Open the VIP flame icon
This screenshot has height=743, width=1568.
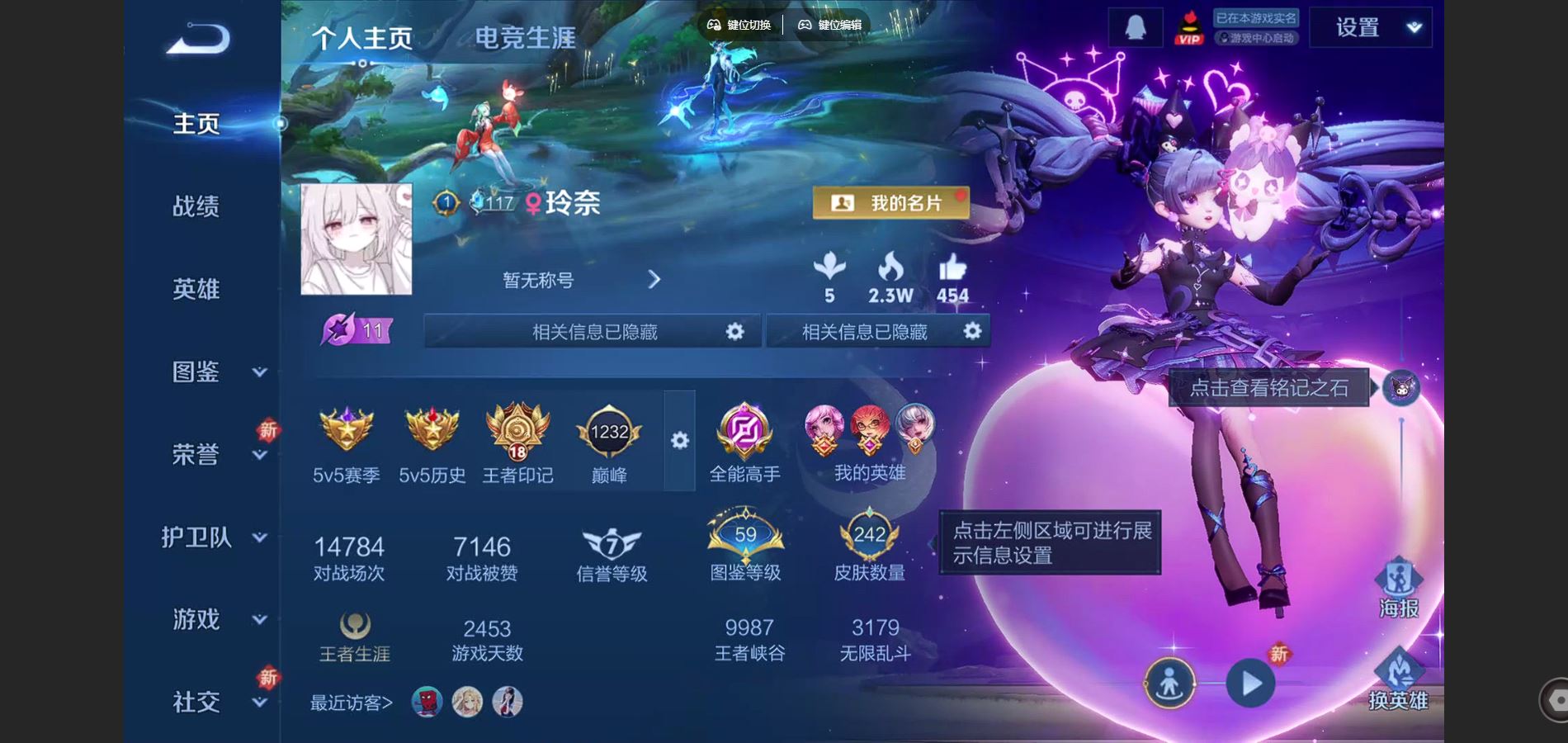coord(1188,27)
